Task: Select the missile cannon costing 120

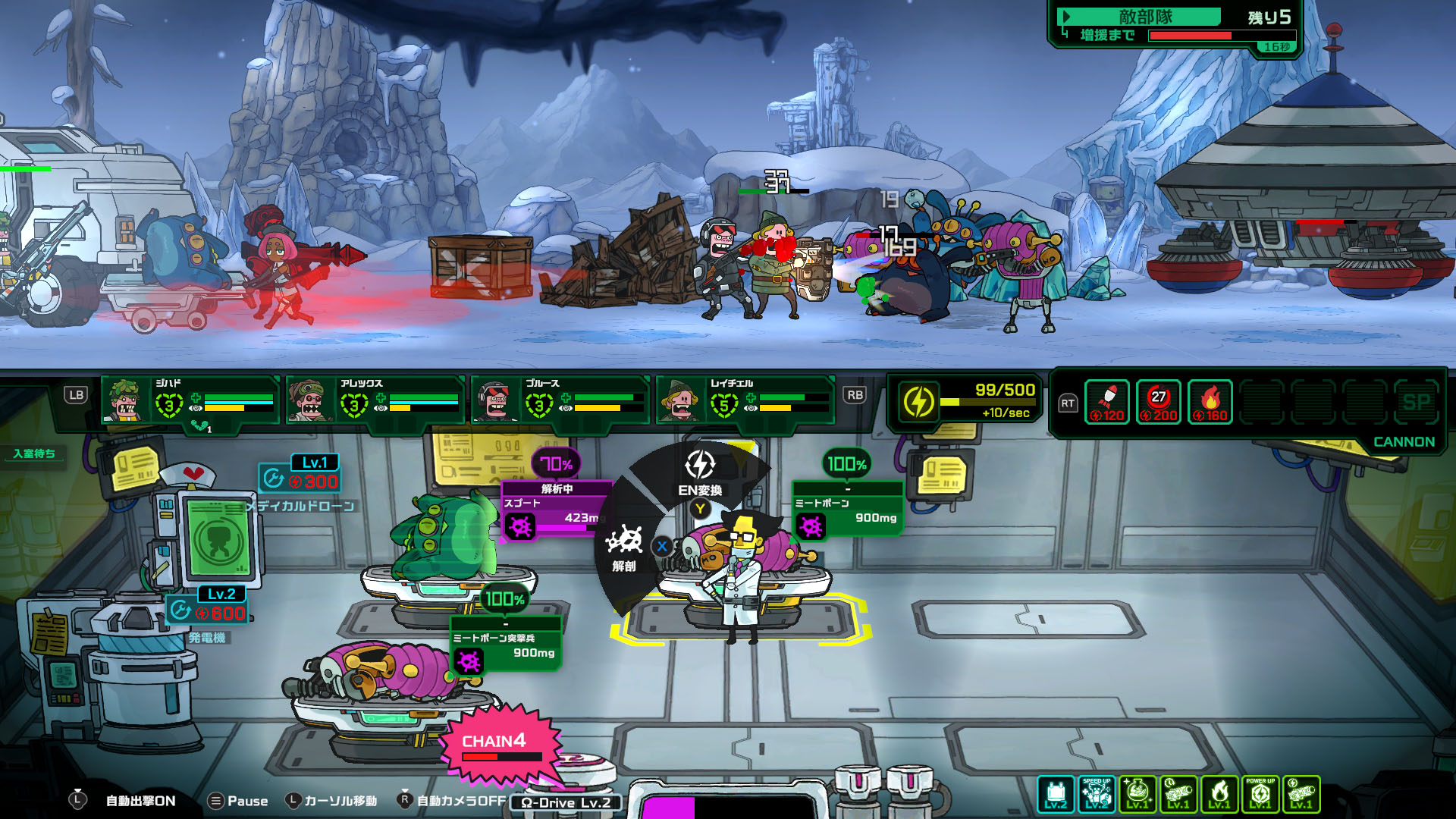Action: 1107,402
